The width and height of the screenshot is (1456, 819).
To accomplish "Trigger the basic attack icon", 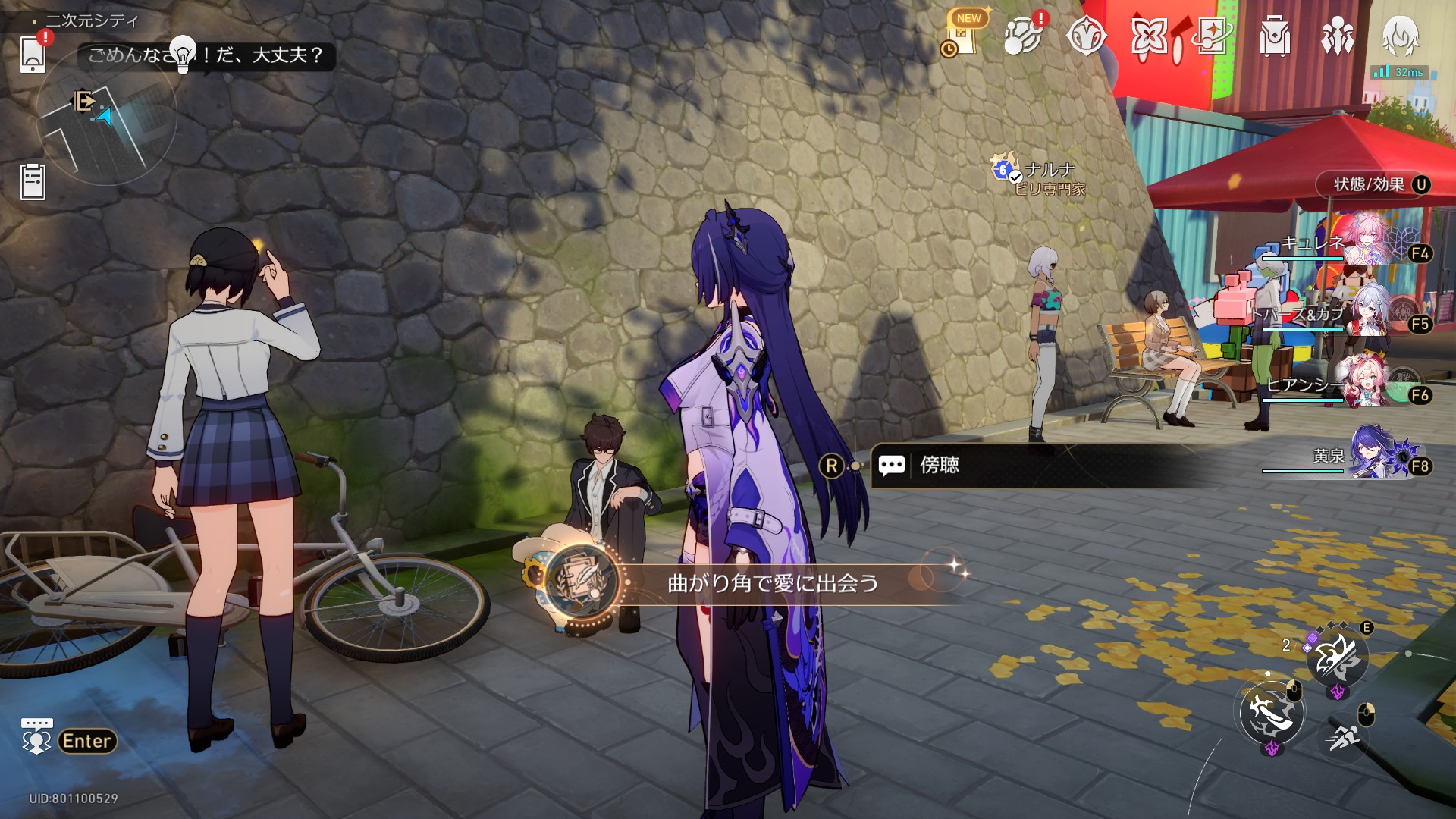I will coord(1272,712).
